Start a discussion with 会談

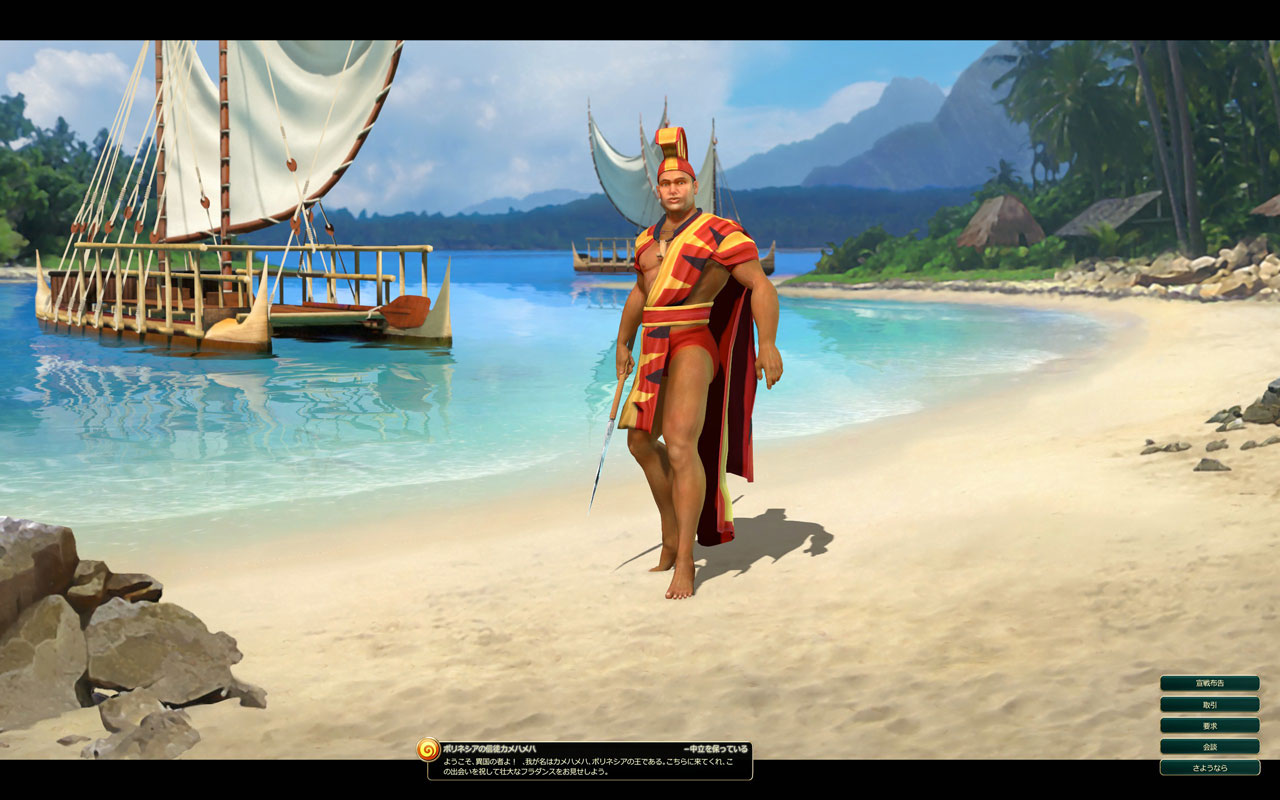pyautogui.click(x=1209, y=746)
